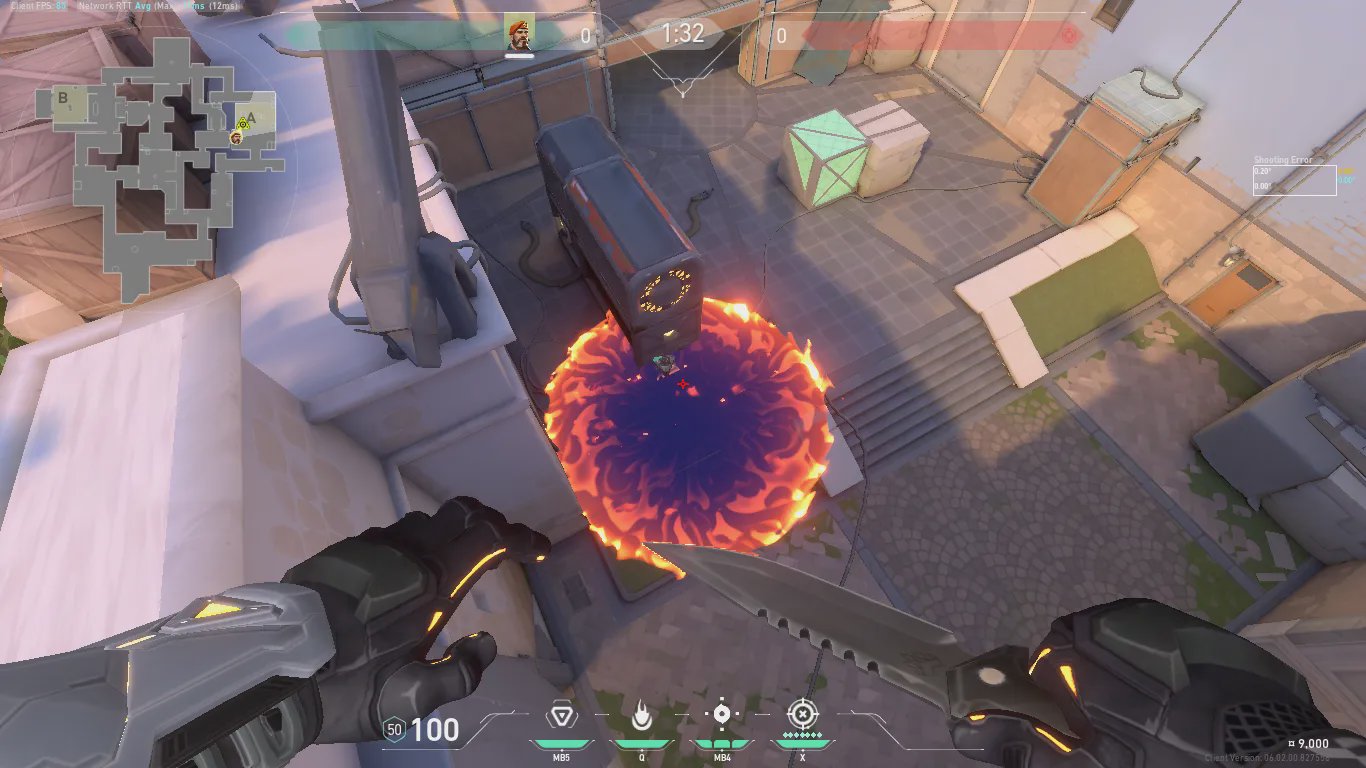Choose the Sky Smoke ability icon
The height and width of the screenshot is (768, 1366).
(x=721, y=715)
